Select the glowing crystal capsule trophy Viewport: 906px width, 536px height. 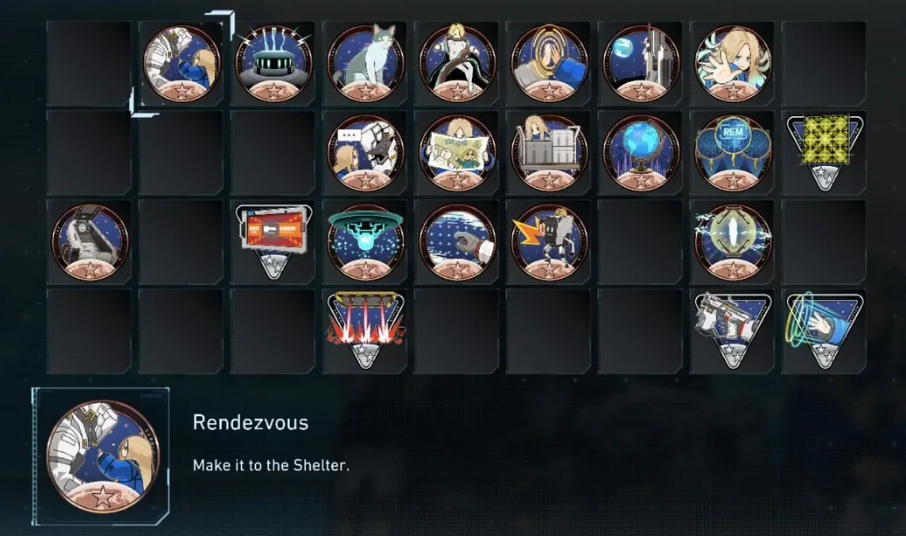click(x=733, y=242)
